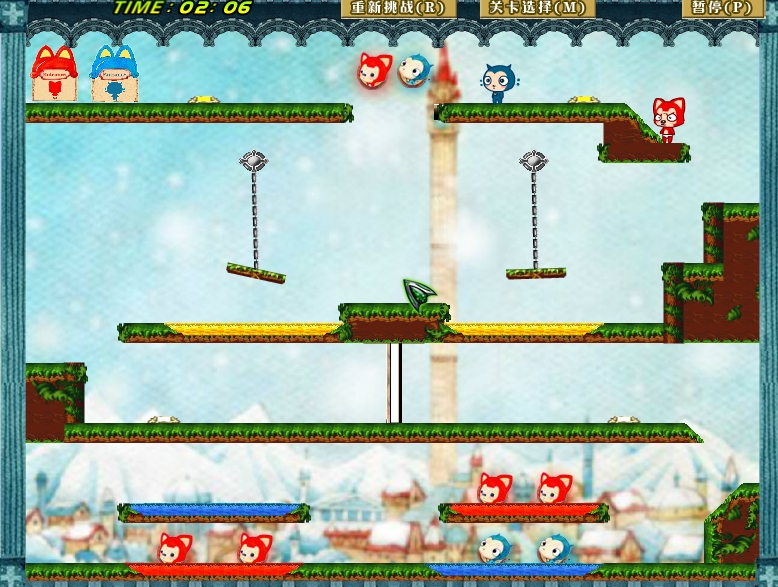Click the 重新挑战(R) restart button

[398, 8]
